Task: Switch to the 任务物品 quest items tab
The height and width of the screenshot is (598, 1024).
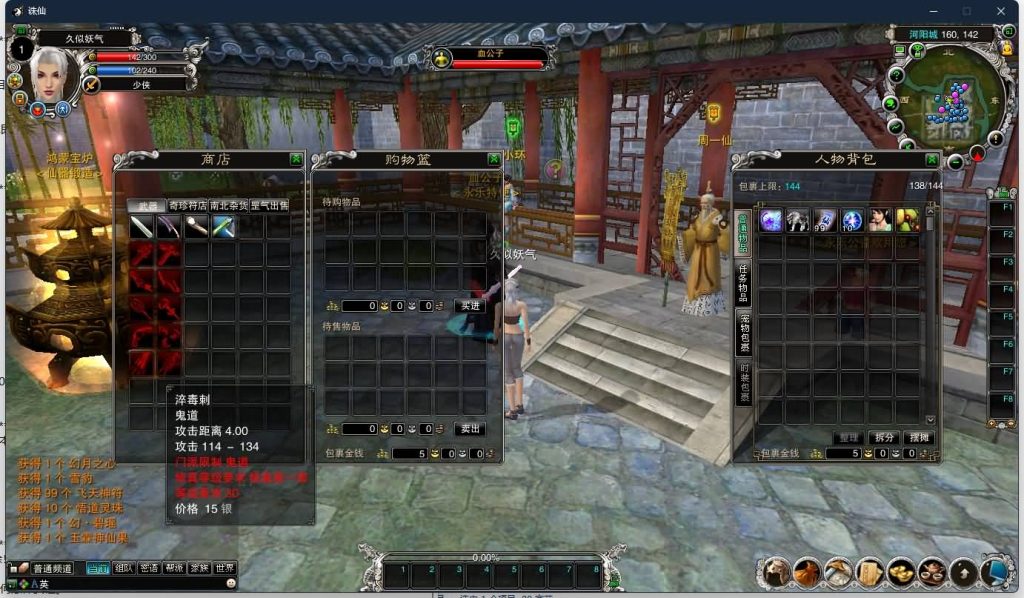Action: pyautogui.click(x=743, y=282)
